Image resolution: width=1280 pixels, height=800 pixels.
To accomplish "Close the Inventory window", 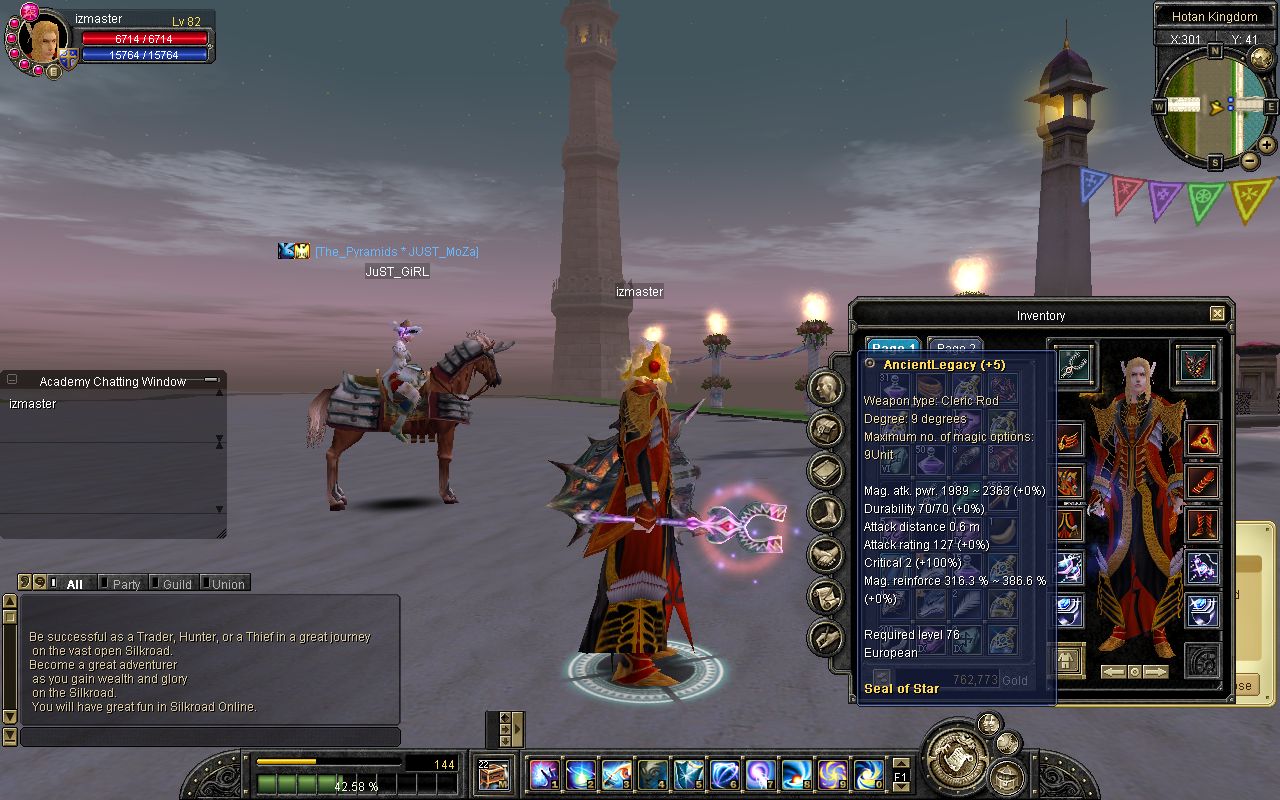I will point(1217,314).
